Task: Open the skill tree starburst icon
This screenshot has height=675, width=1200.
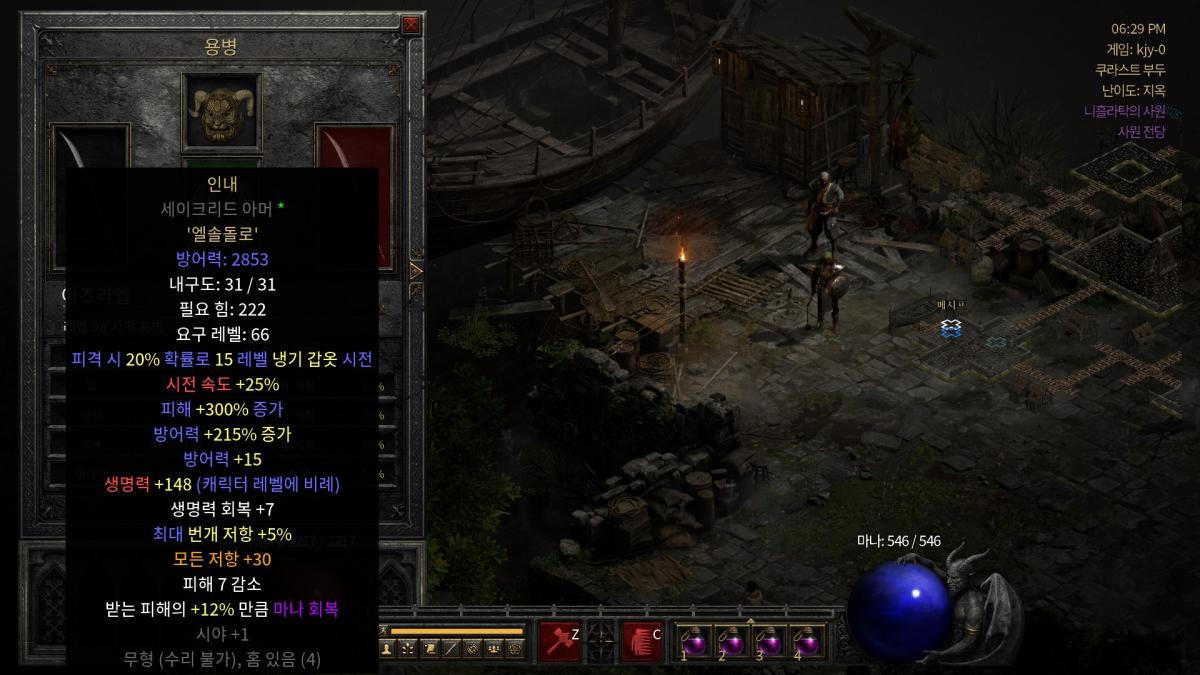Action: point(408,649)
